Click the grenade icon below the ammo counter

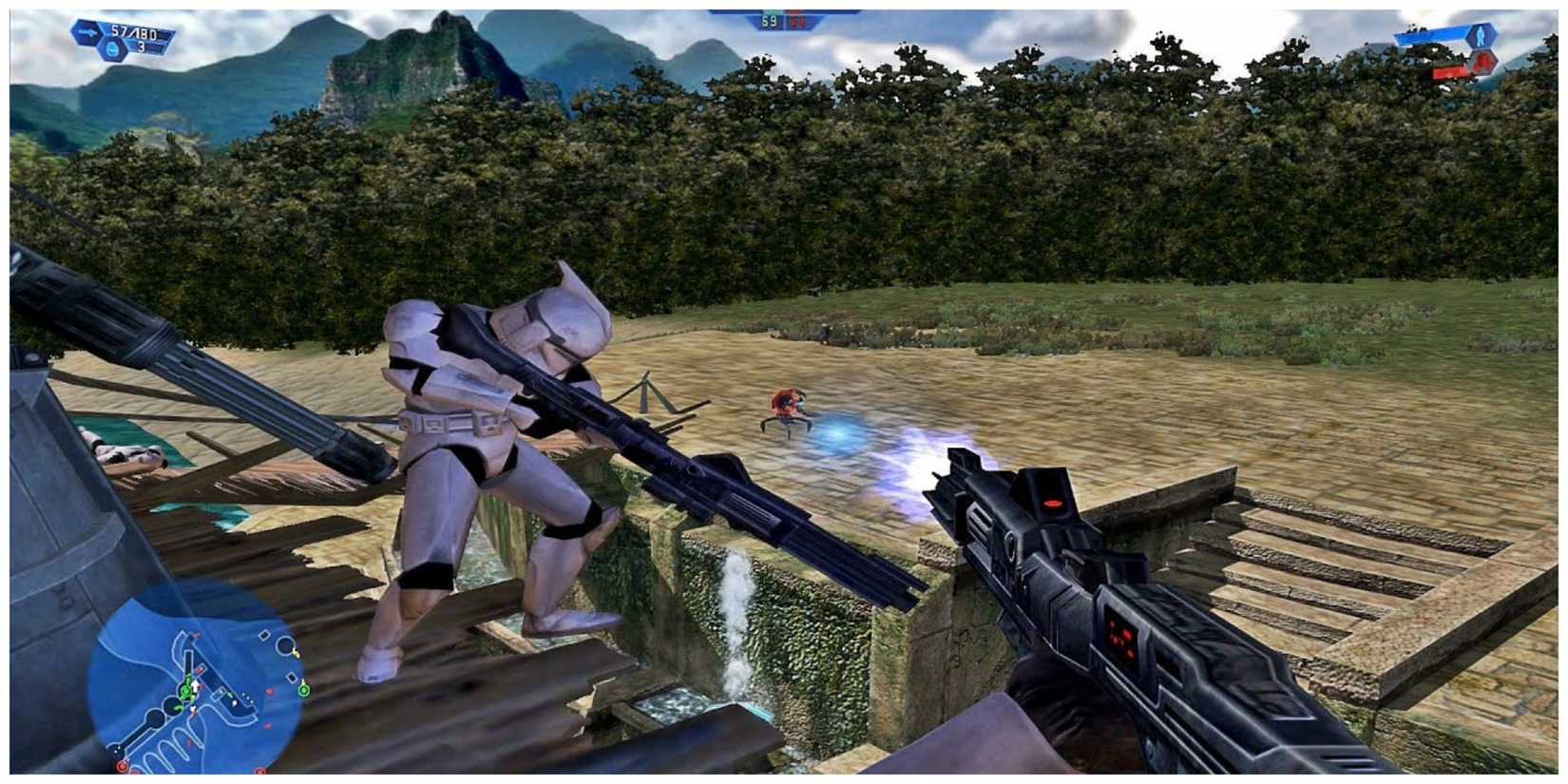pos(112,49)
